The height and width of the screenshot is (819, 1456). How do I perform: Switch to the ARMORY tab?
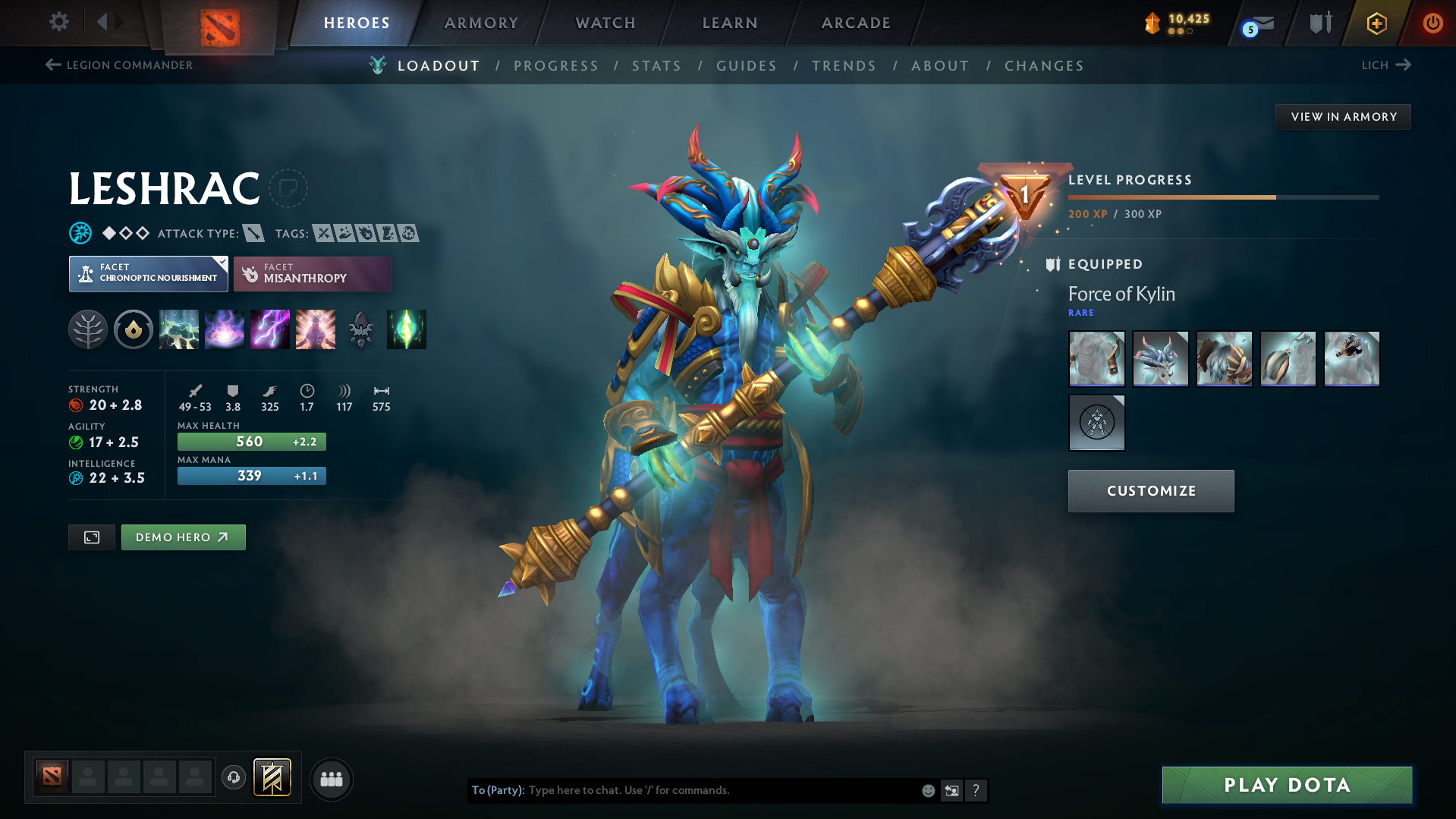[x=481, y=23]
